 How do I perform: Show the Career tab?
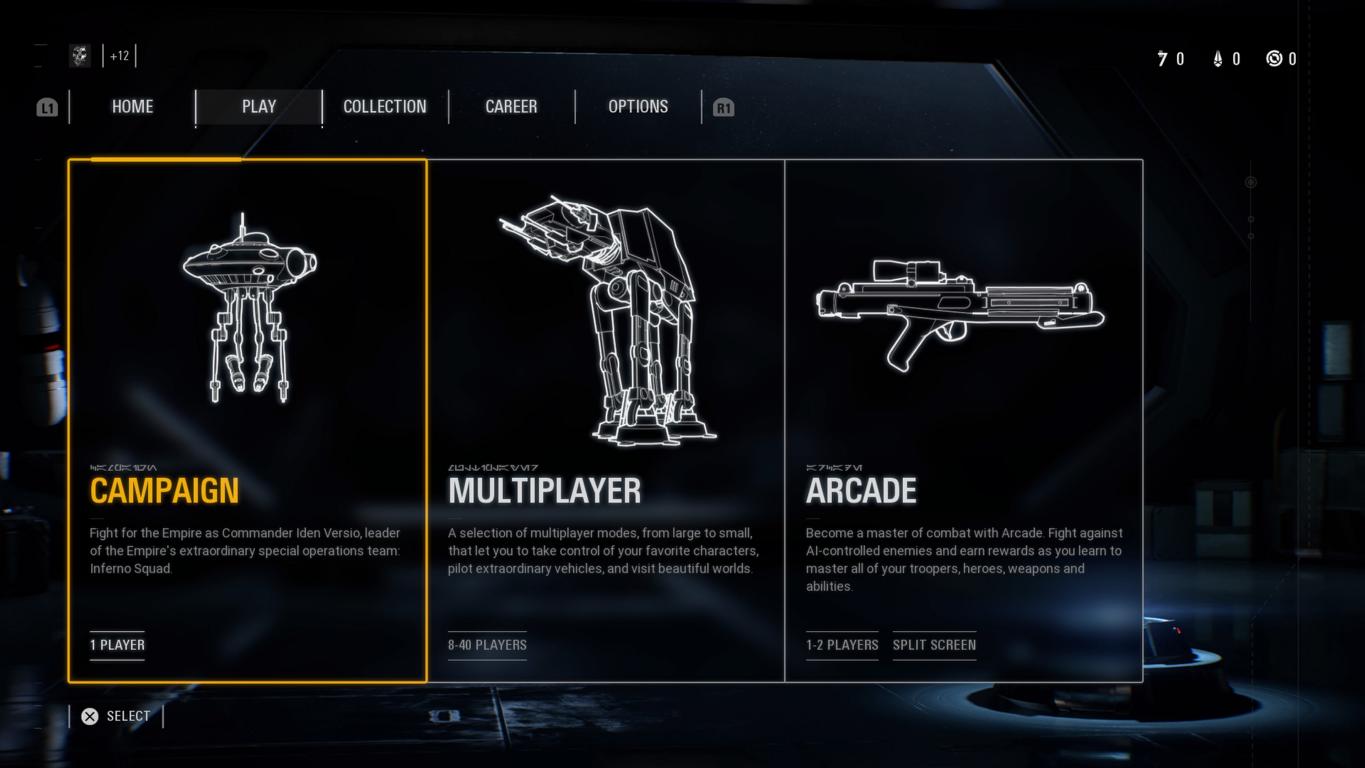click(511, 107)
